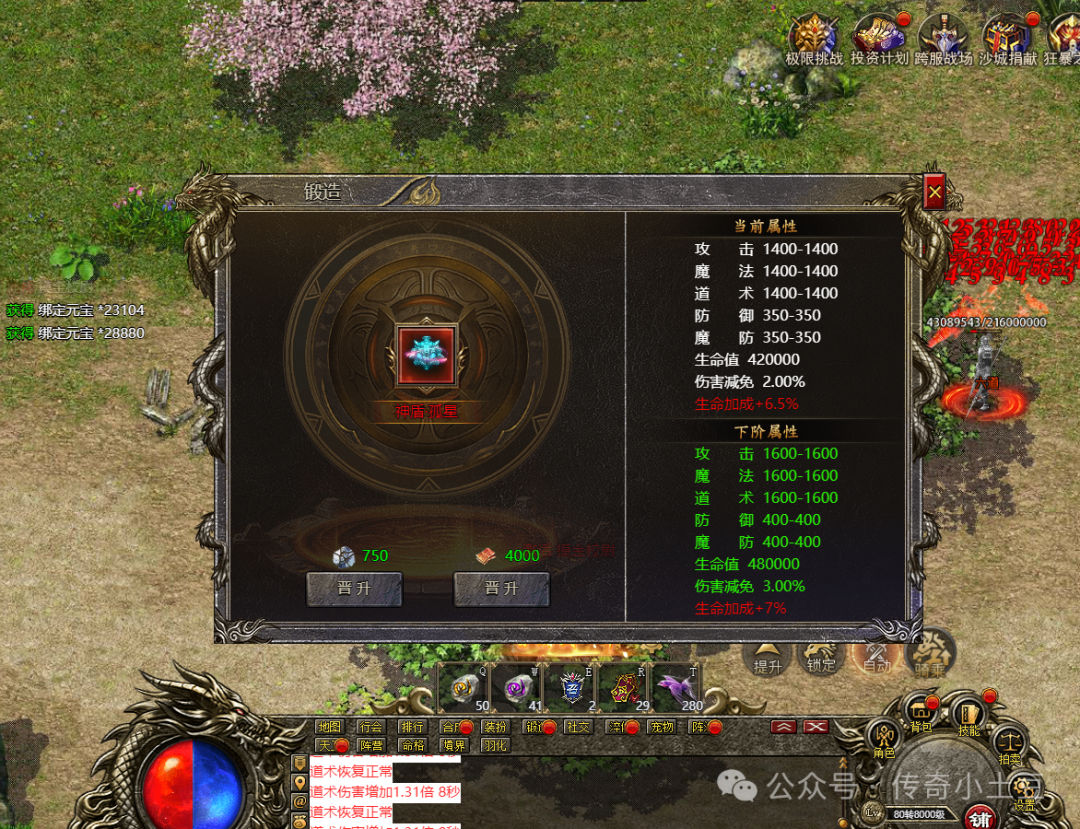This screenshot has height=829, width=1080.
Task: Open the 宠物 pet menu button
Action: pyautogui.click(x=661, y=727)
